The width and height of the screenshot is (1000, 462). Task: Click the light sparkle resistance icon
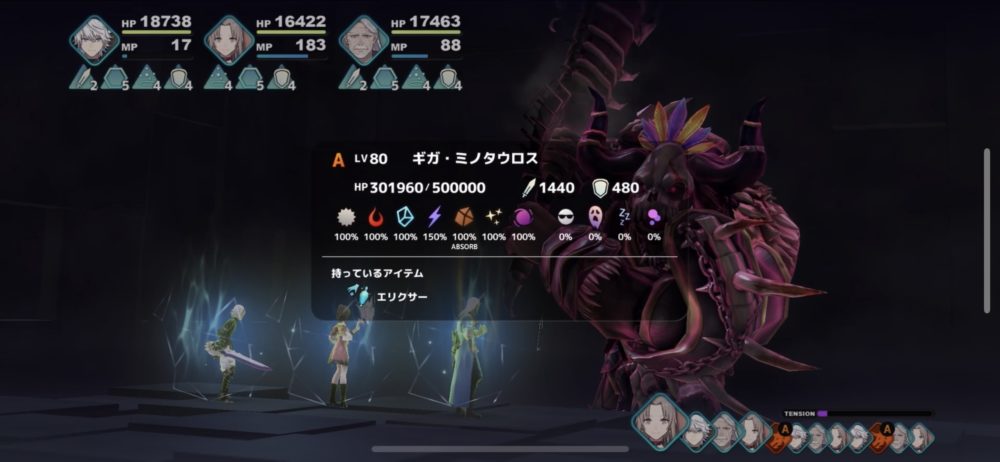coord(493,217)
